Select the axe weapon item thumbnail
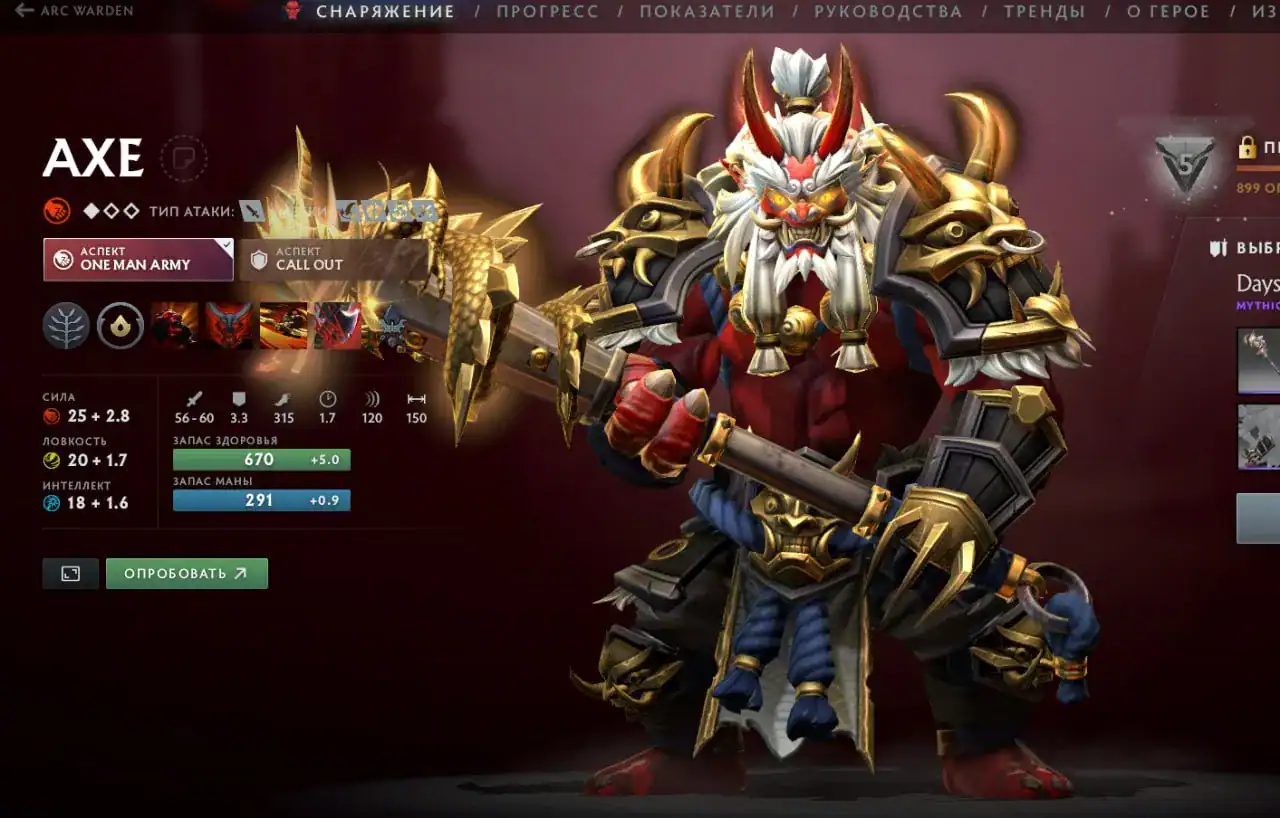Viewport: 1280px width, 818px height. coord(1259,361)
